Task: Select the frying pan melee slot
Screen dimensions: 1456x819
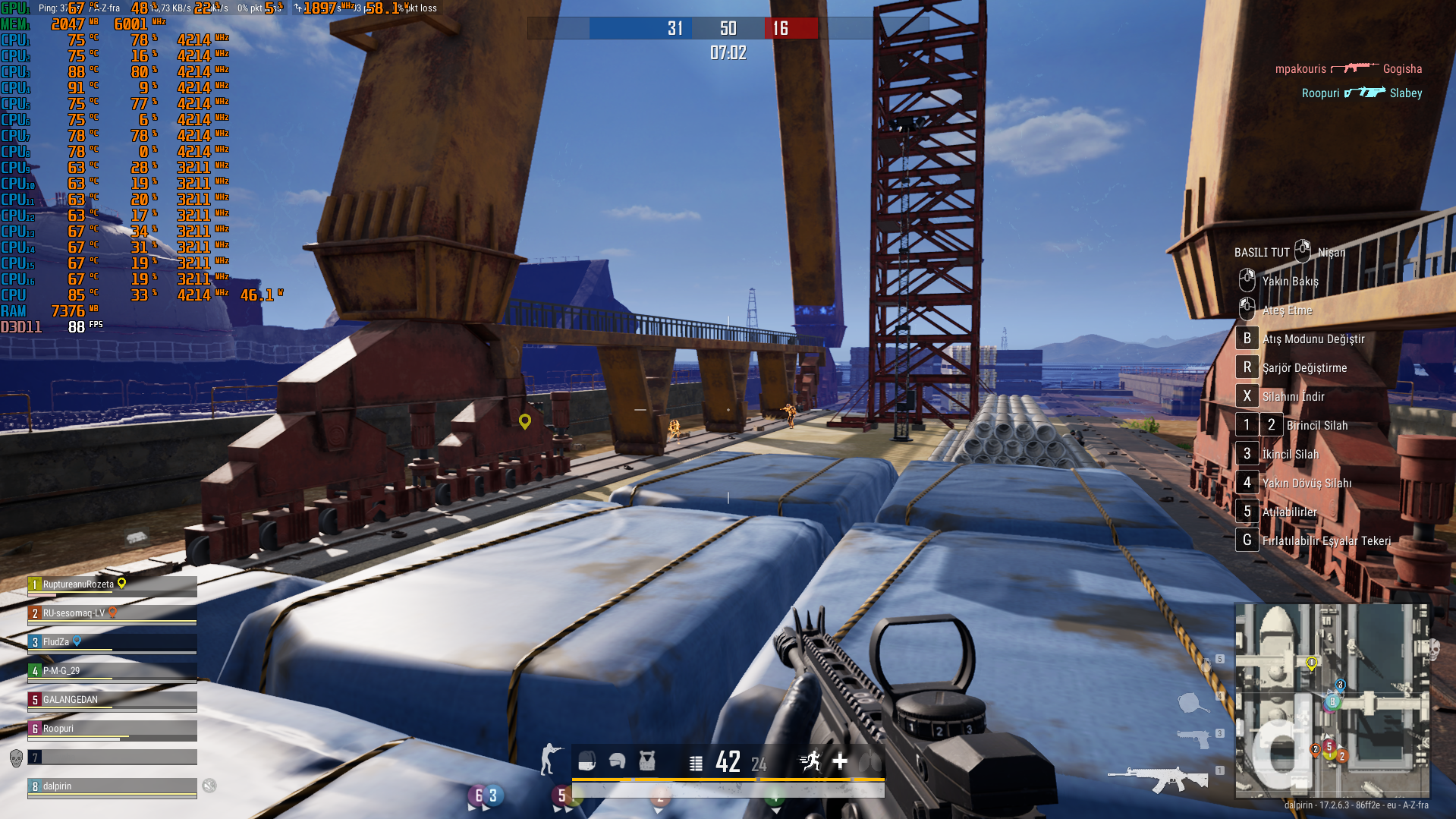Action: [1192, 703]
